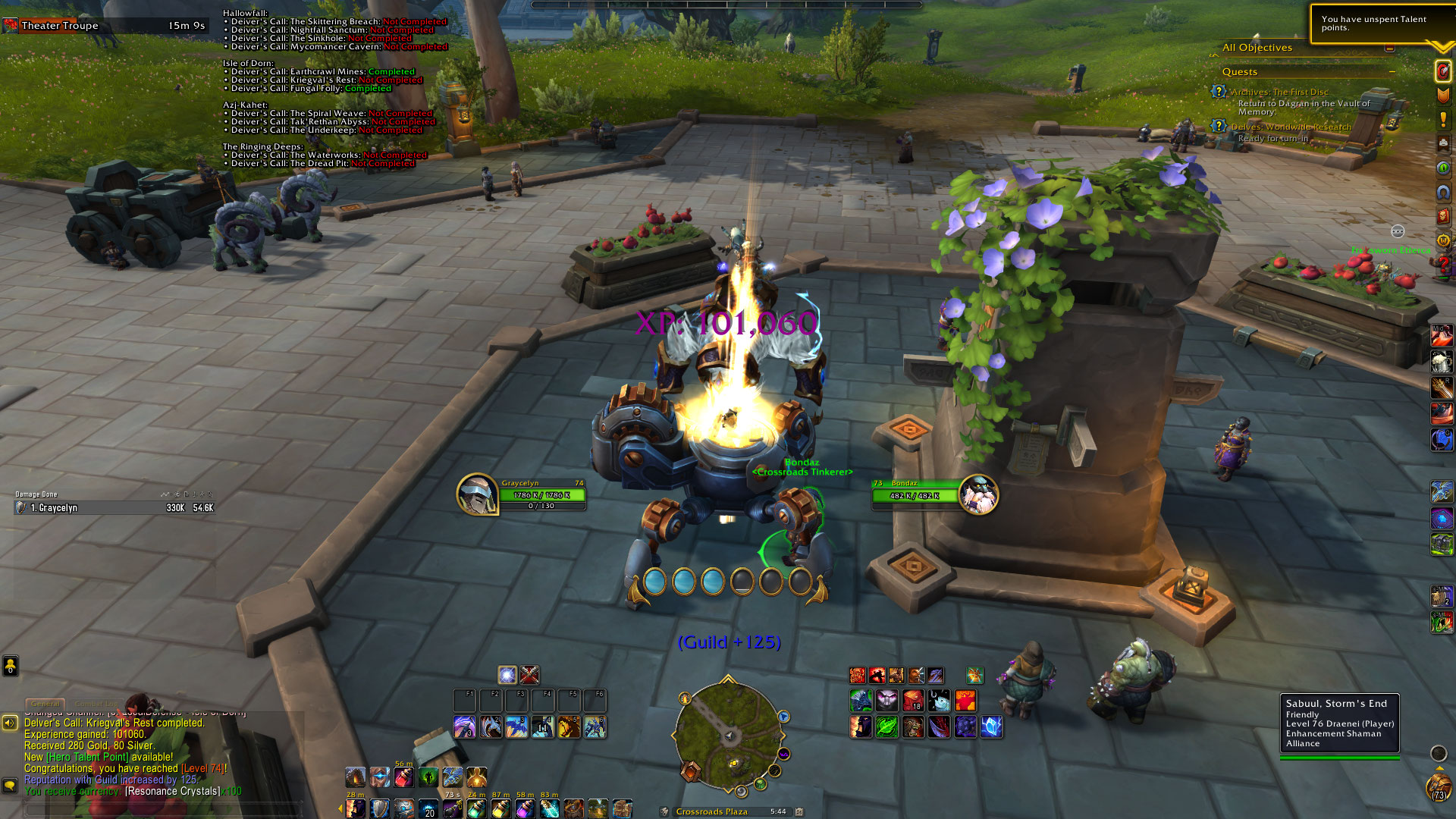
Task: Select Graycelyn's row in damage meter
Action: [x=114, y=508]
